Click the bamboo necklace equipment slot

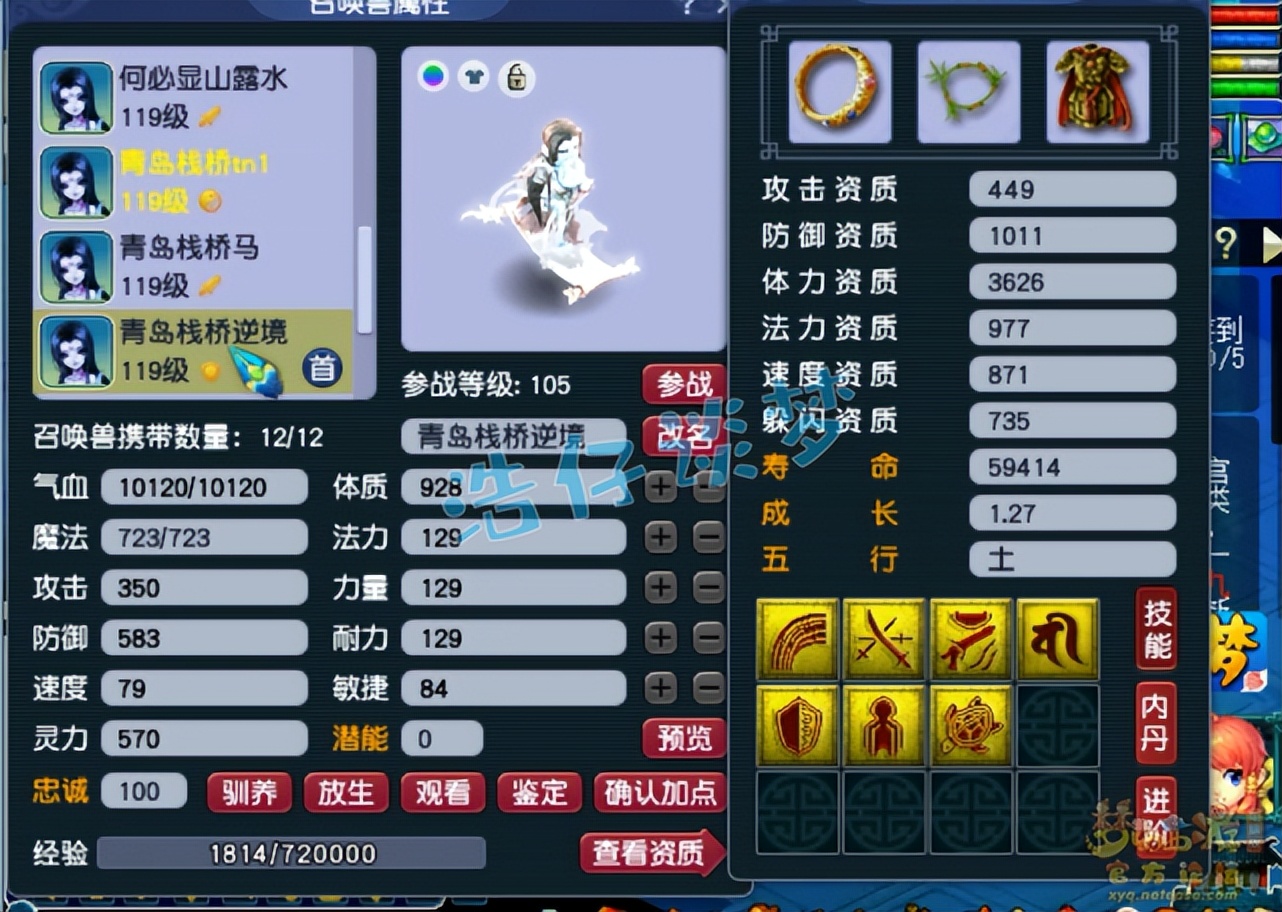(x=968, y=90)
